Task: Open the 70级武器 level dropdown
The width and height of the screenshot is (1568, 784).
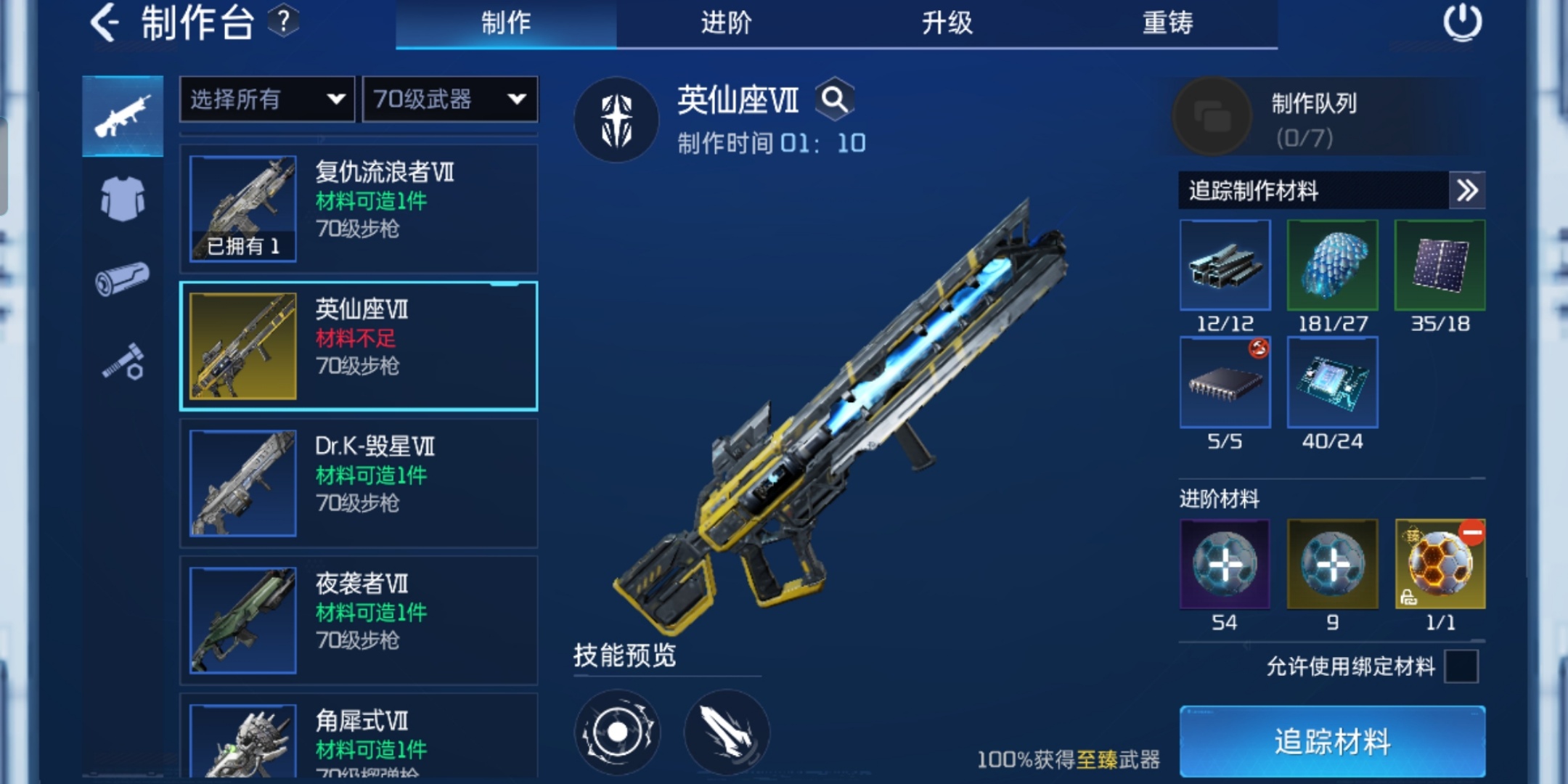Action: (449, 99)
